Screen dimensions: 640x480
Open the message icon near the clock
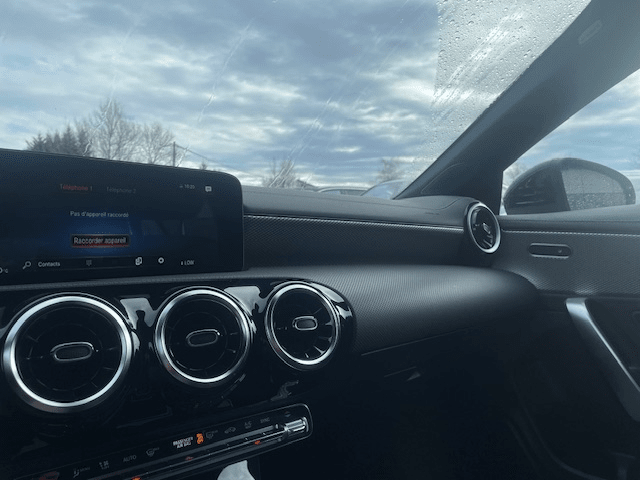tap(208, 188)
